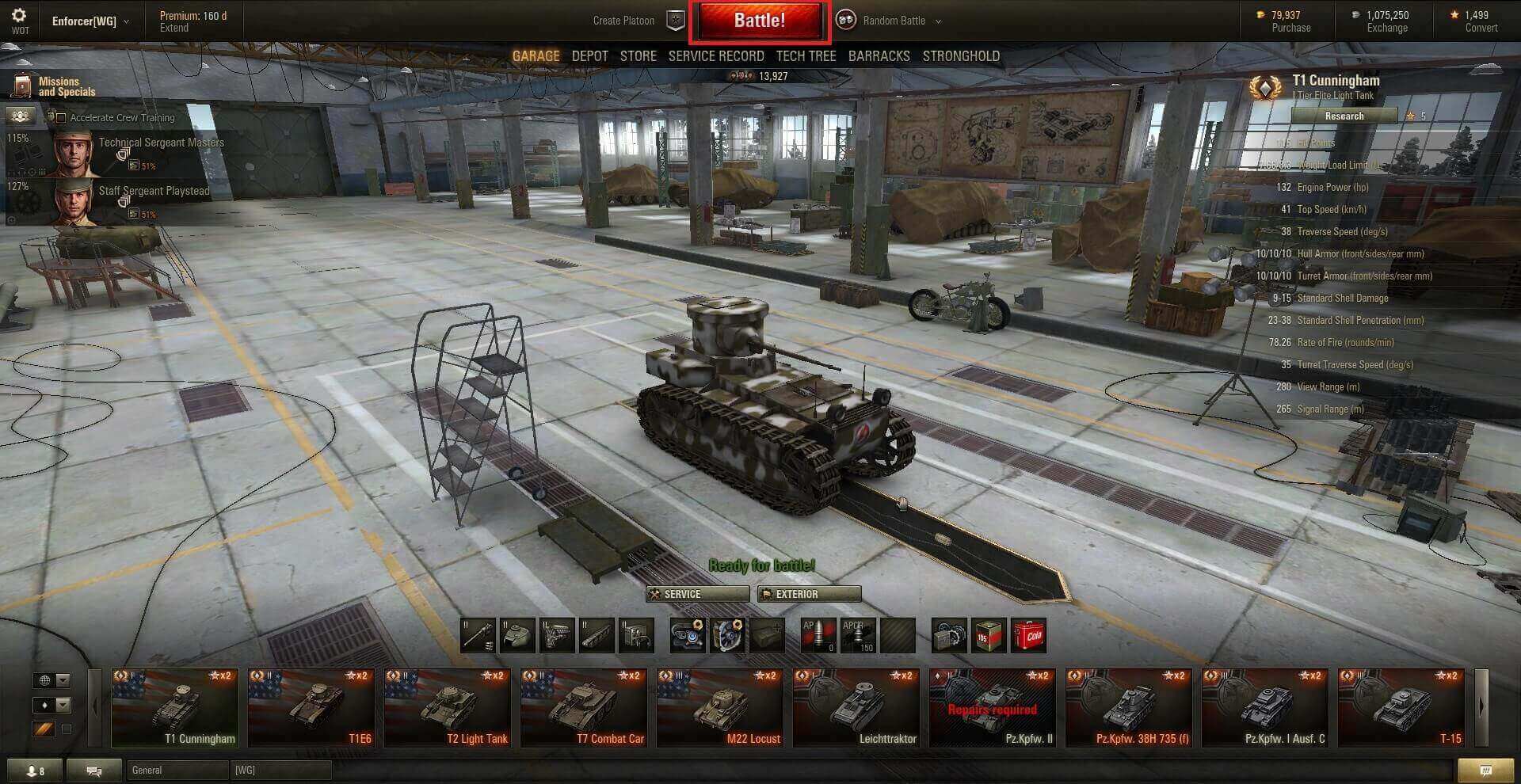Open the Exterior customization
The image size is (1521, 784).
(809, 594)
